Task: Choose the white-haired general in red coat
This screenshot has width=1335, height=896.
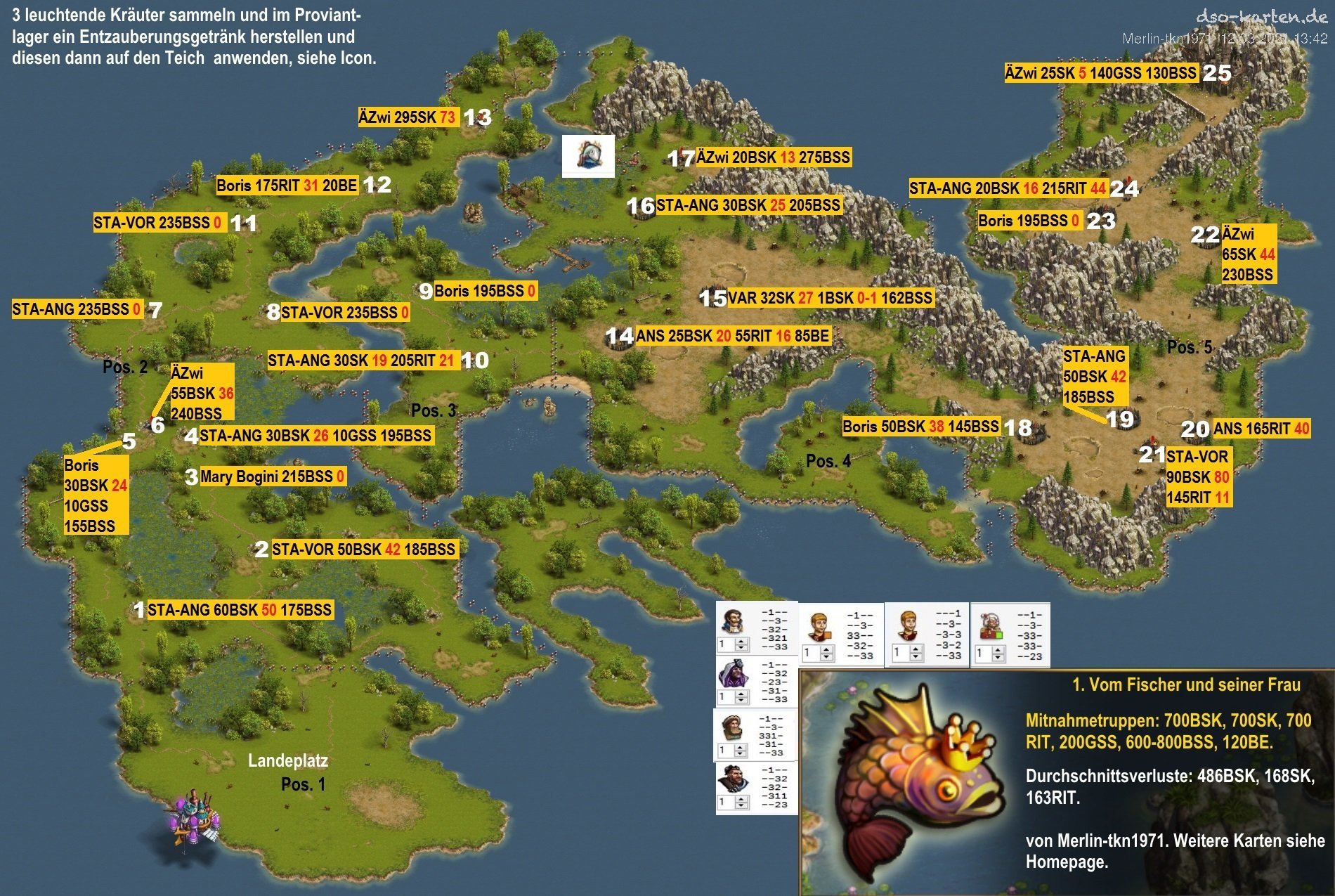Action: [990, 625]
